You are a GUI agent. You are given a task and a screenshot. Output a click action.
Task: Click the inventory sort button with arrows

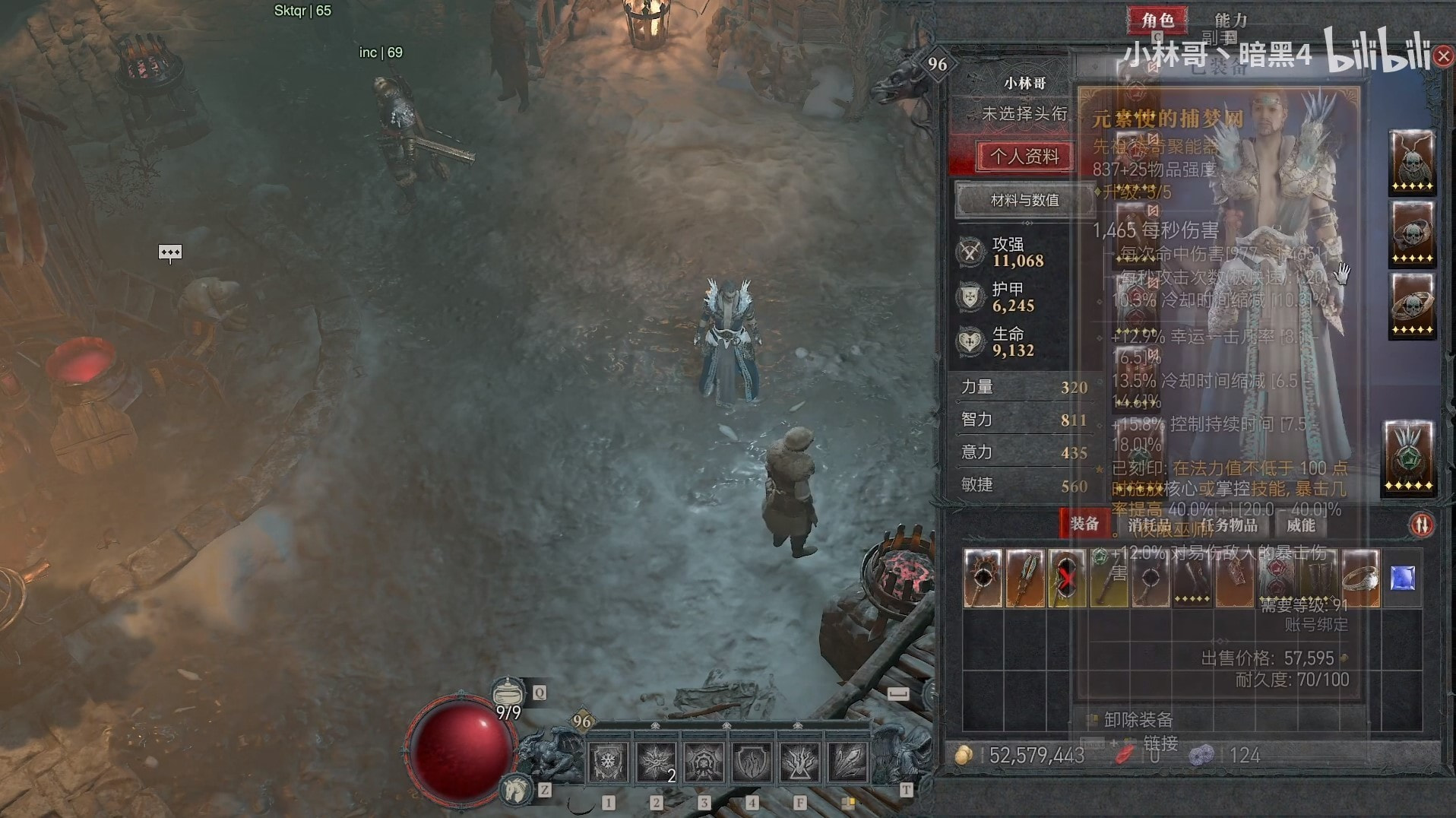(x=1422, y=525)
